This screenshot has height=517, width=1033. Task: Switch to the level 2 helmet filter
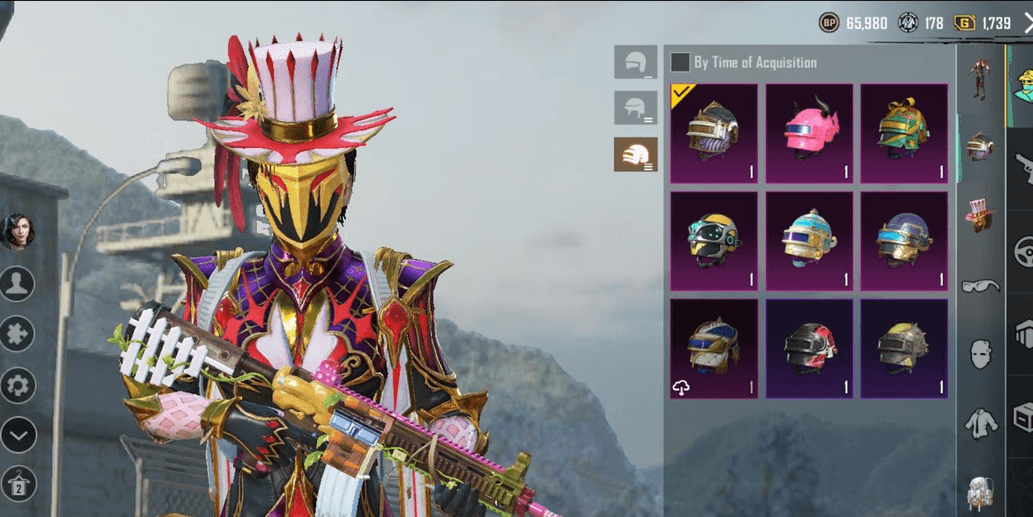click(635, 108)
